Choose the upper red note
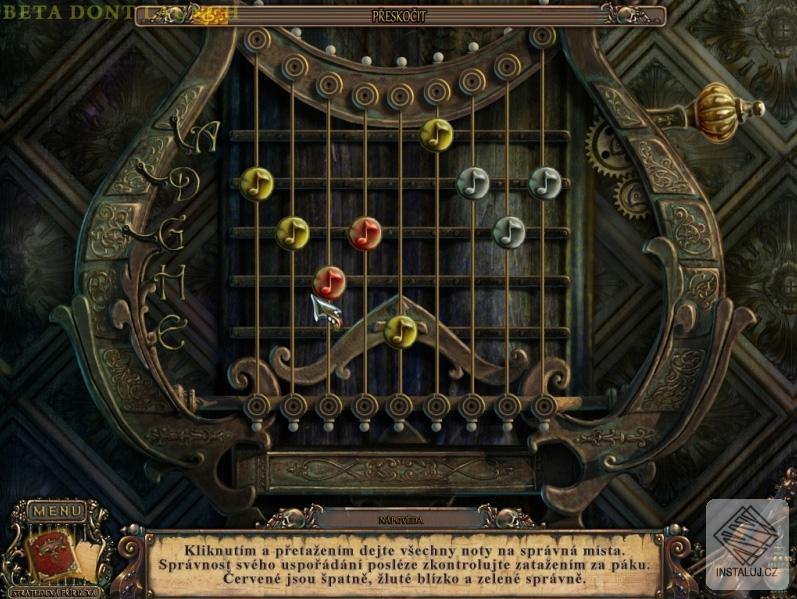797x599 pixels. click(365, 233)
